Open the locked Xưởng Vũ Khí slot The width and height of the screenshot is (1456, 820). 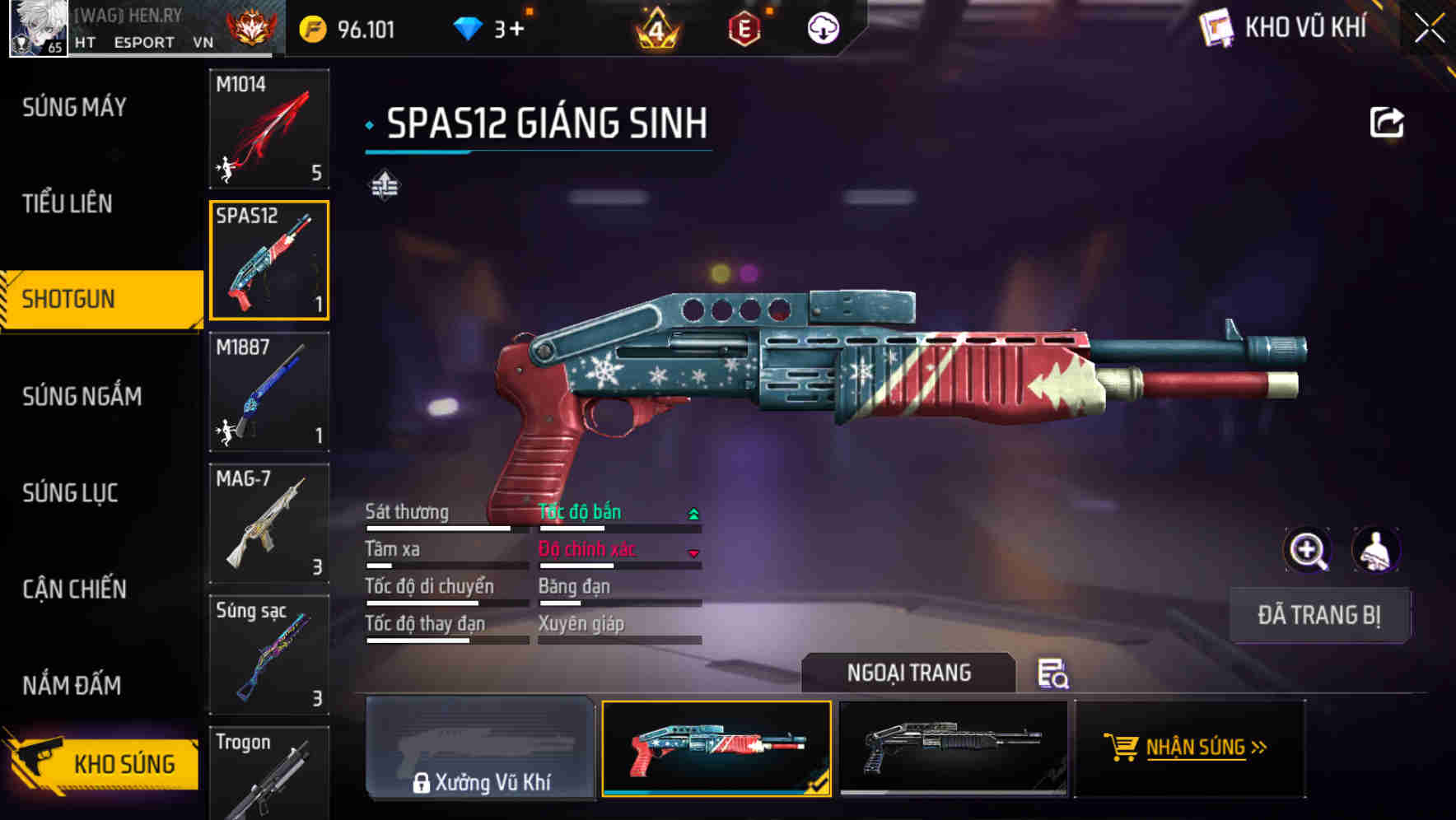(x=480, y=748)
